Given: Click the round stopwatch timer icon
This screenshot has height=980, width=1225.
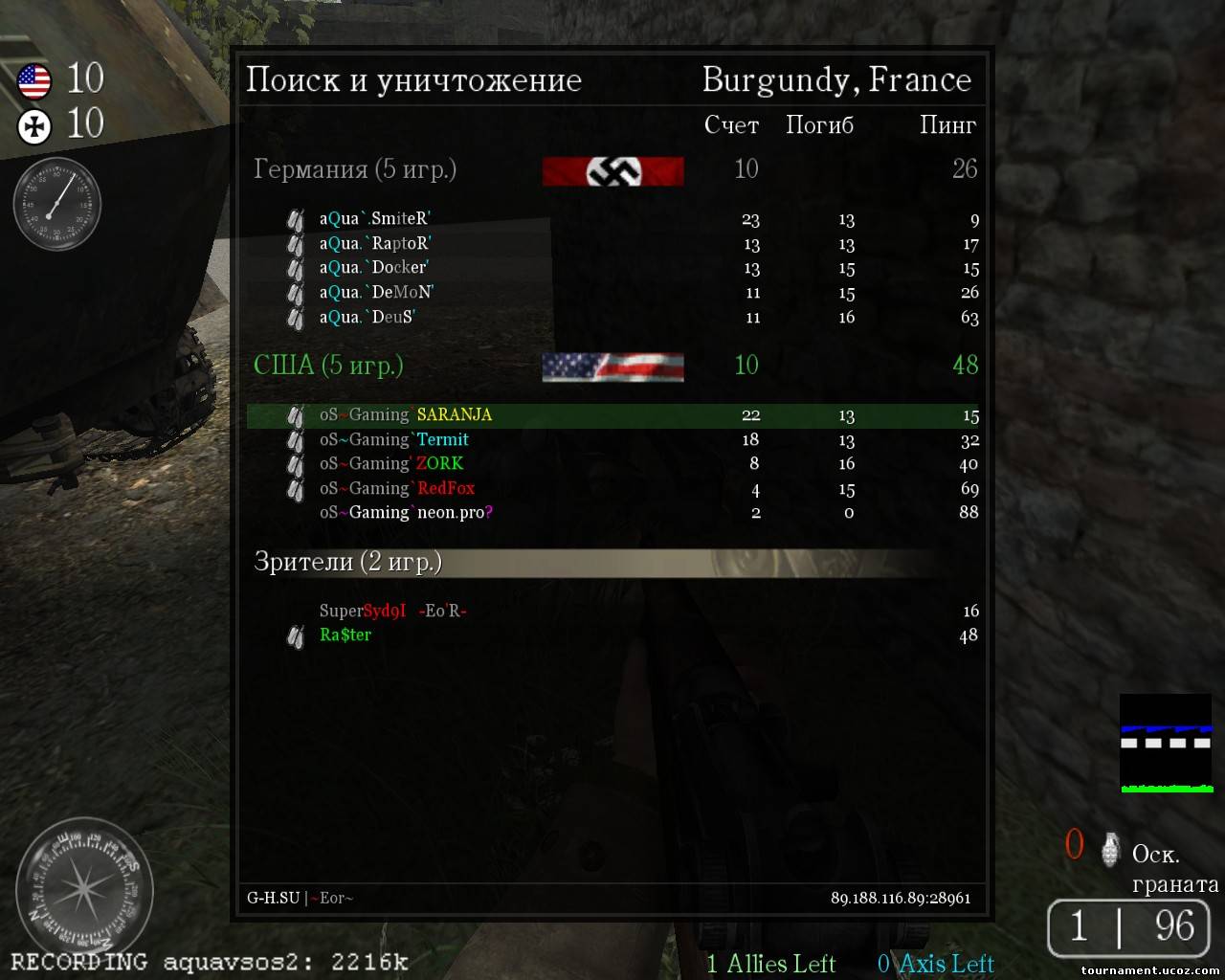Looking at the screenshot, I should coord(57,204).
